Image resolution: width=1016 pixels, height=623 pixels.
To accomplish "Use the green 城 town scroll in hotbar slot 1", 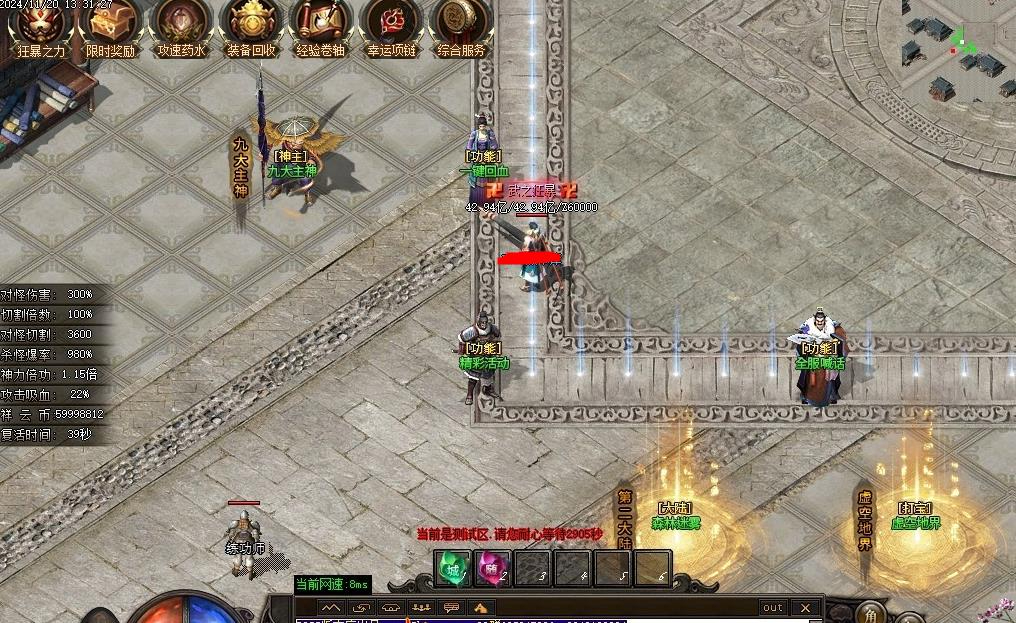I will (453, 569).
